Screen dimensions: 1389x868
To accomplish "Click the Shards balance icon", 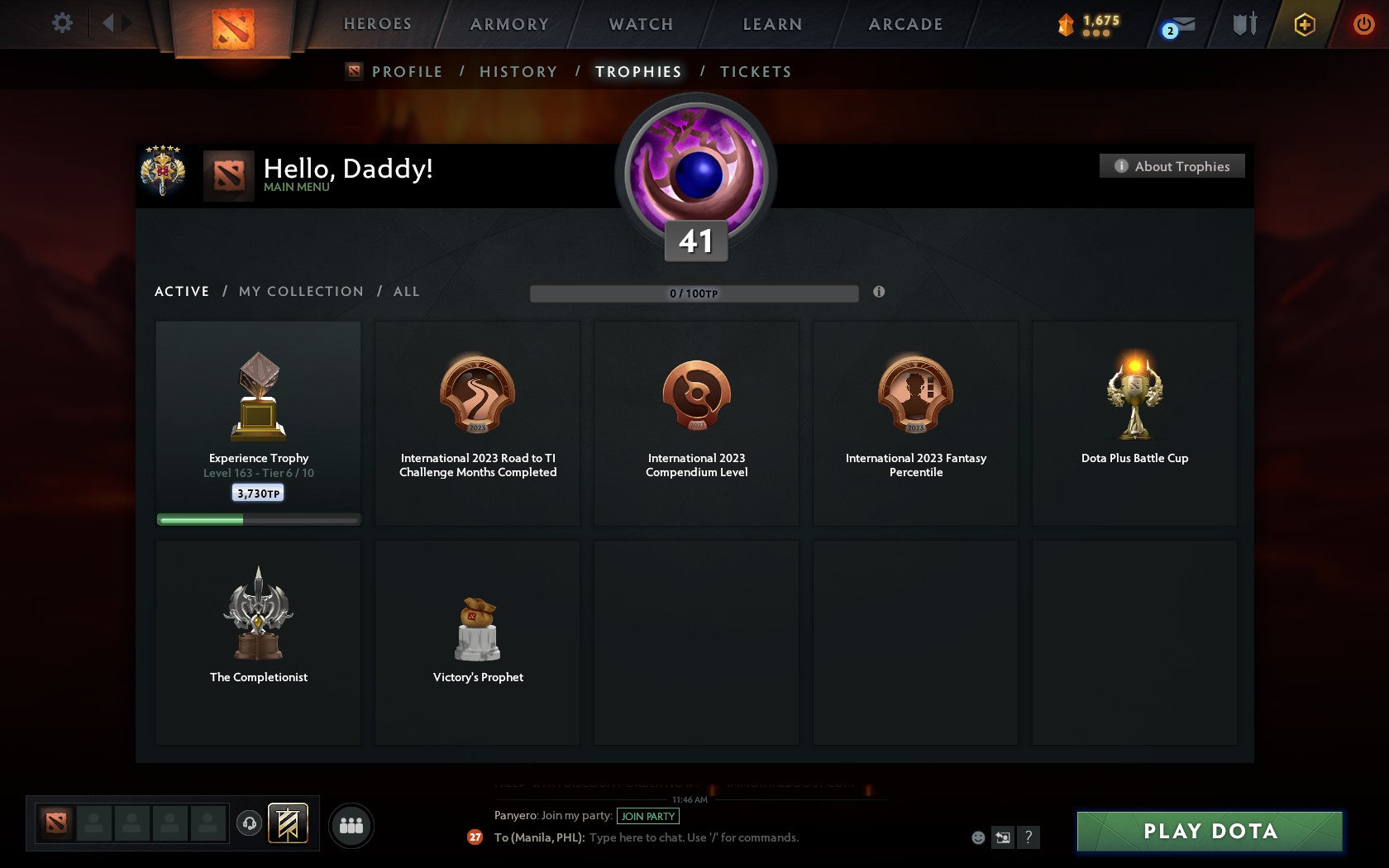I will click(x=1067, y=26).
